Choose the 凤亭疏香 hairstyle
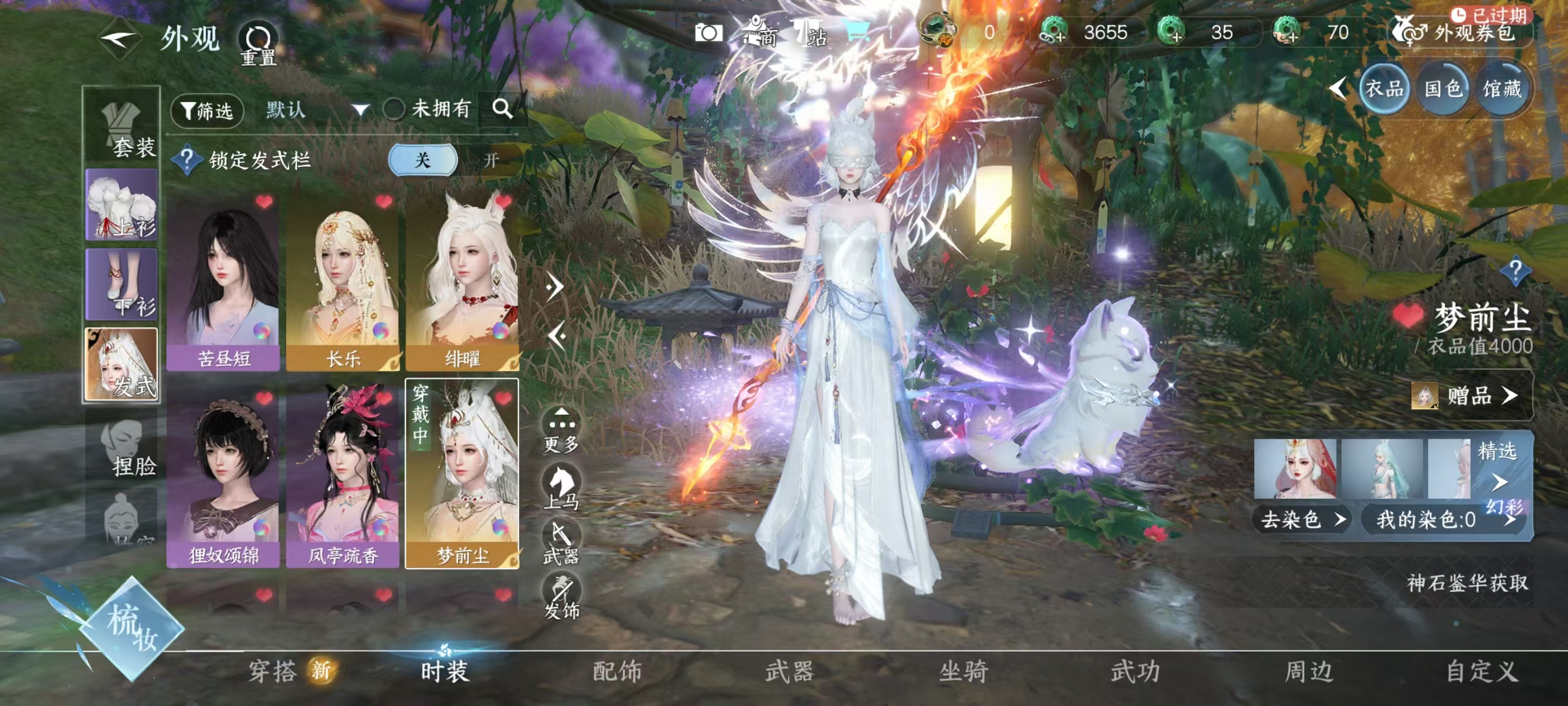 pyautogui.click(x=343, y=477)
